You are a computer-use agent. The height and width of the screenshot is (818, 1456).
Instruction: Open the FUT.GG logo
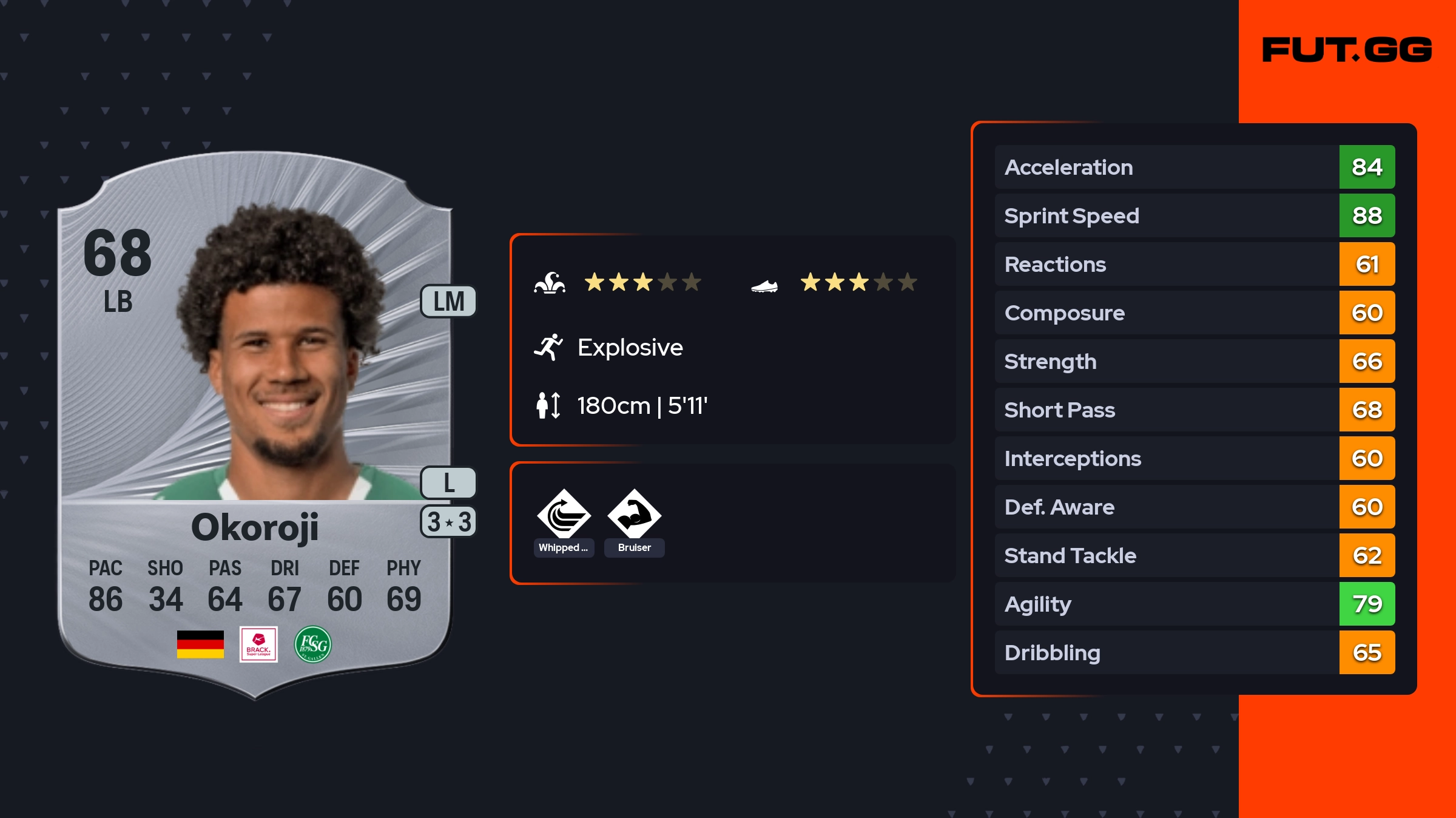click(1347, 50)
